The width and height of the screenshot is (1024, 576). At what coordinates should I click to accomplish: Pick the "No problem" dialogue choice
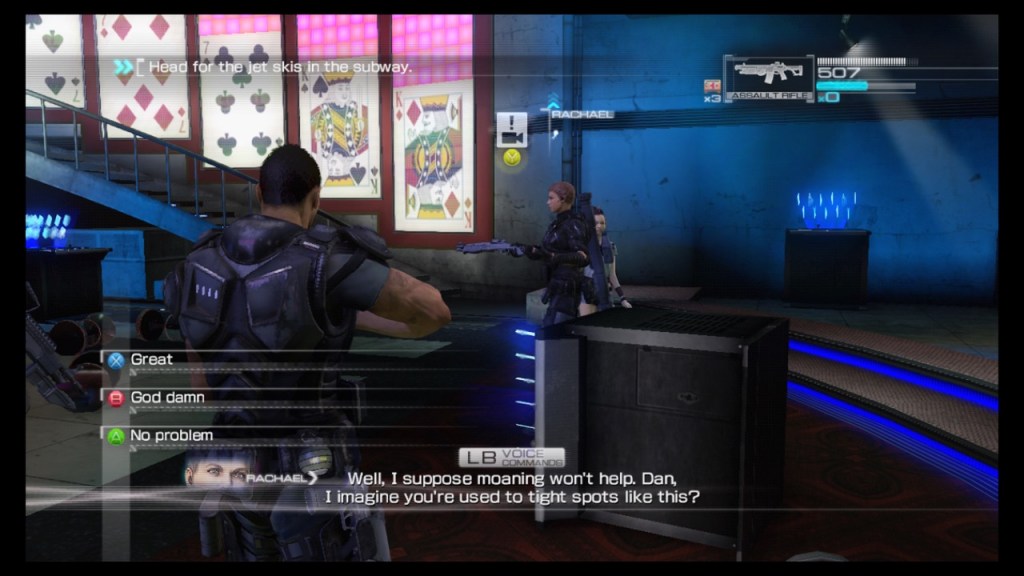pyautogui.click(x=171, y=435)
